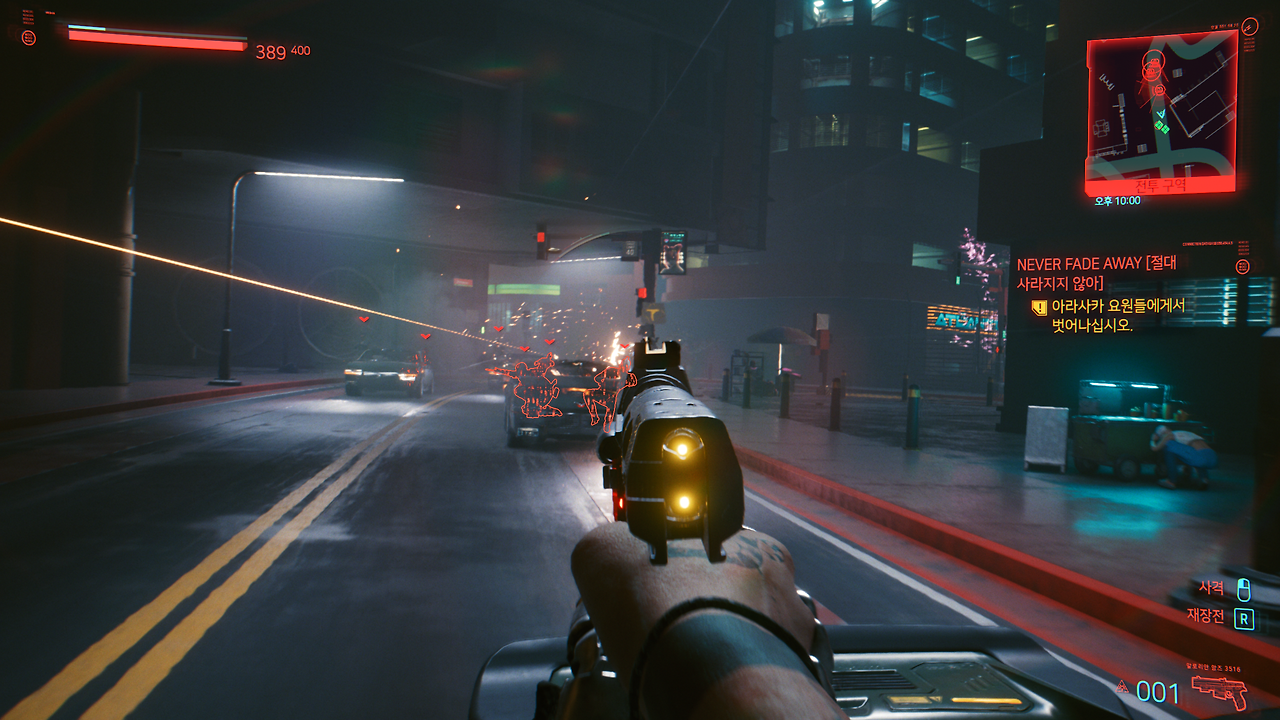Click the warning exclamation icon before the quest objective
The width and height of the screenshot is (1280, 720).
tap(1039, 308)
